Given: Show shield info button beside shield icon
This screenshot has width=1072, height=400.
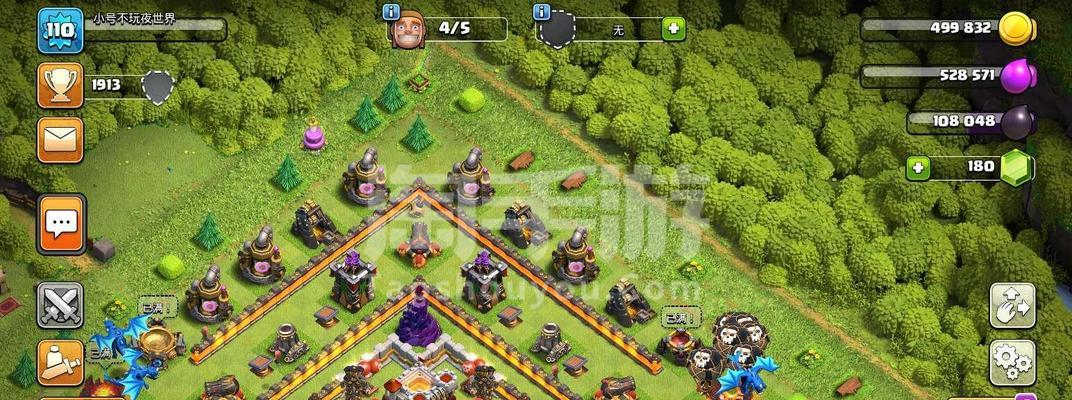Looking at the screenshot, I should [543, 12].
